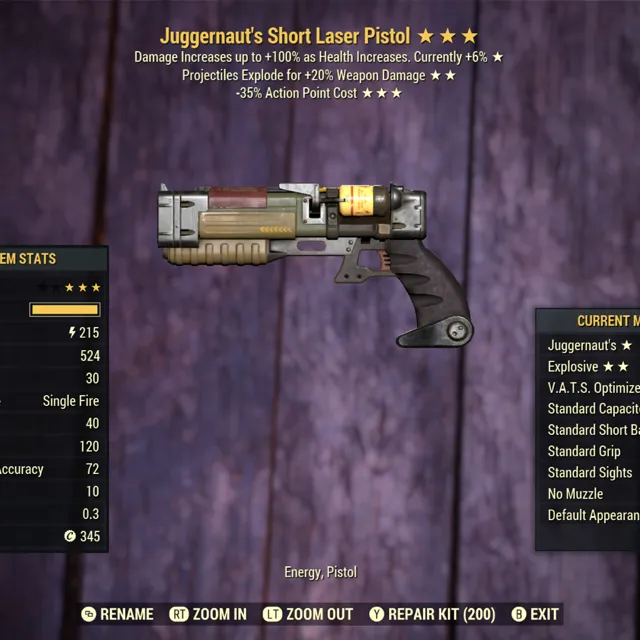The image size is (640, 640).
Task: Highlight the V.A.T.S. Optimized mod
Action: pyautogui.click(x=593, y=388)
